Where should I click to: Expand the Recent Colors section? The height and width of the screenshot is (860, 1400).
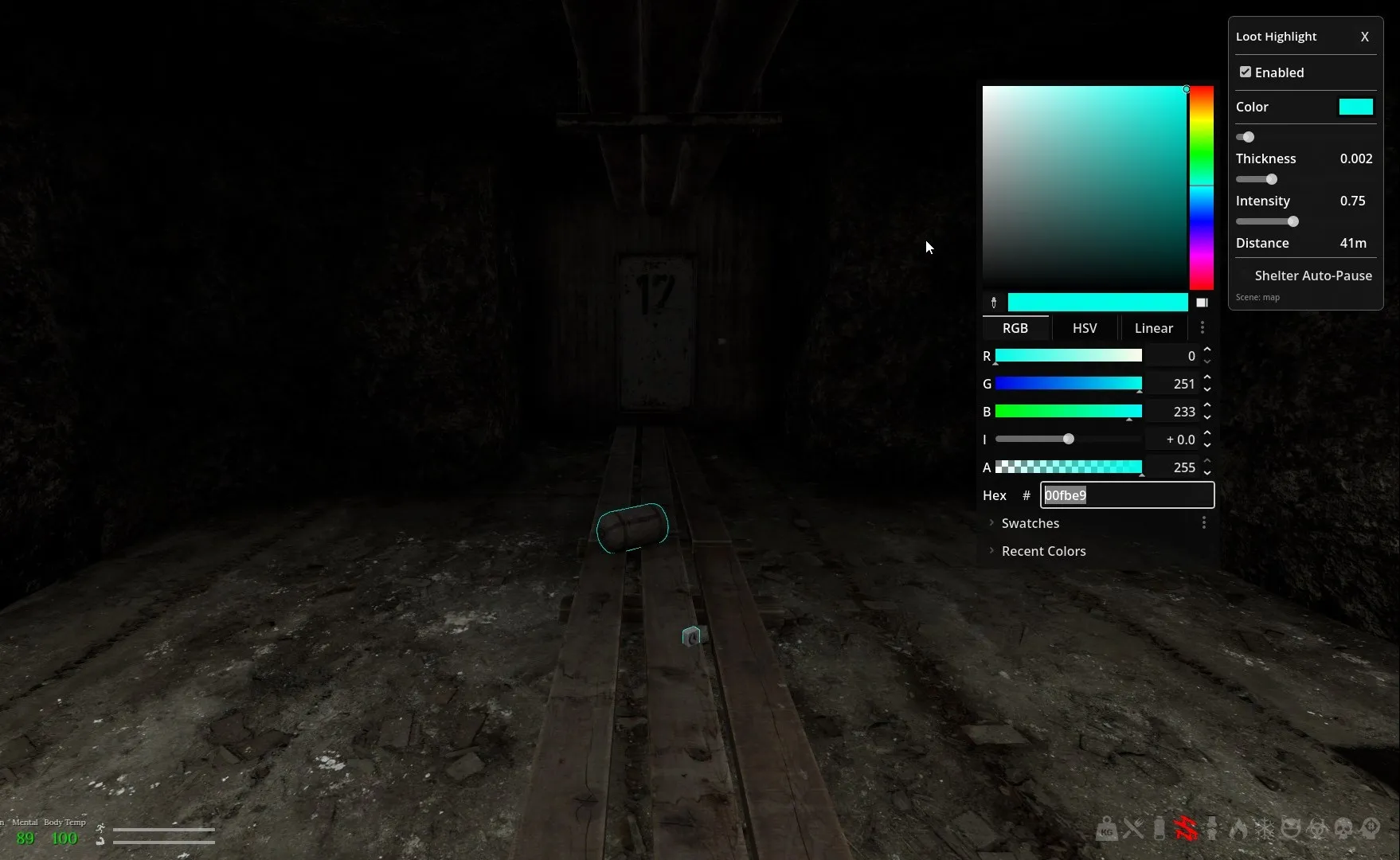point(1042,551)
